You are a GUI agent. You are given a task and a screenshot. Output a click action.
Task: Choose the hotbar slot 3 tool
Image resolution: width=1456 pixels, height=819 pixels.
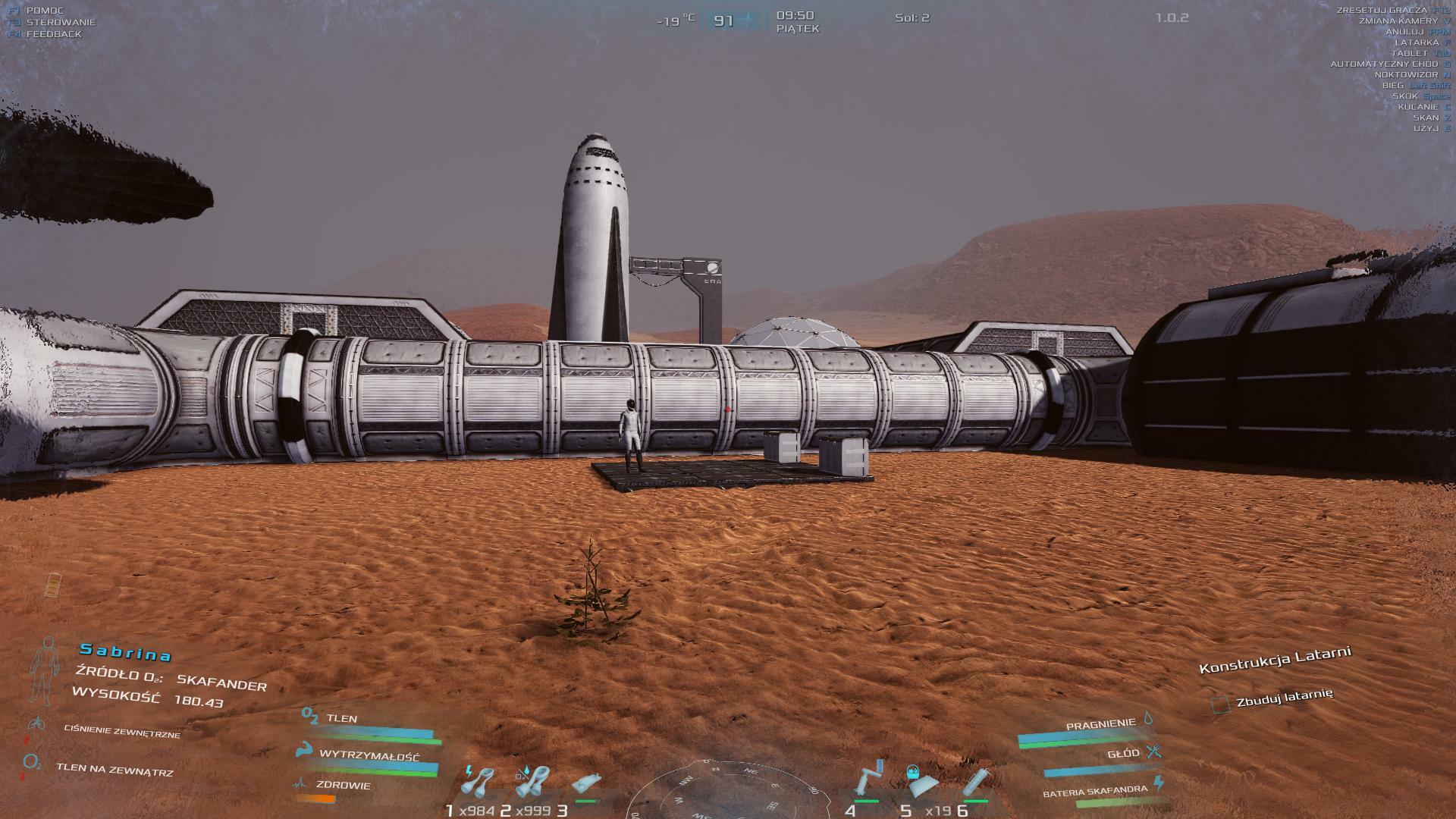(587, 784)
